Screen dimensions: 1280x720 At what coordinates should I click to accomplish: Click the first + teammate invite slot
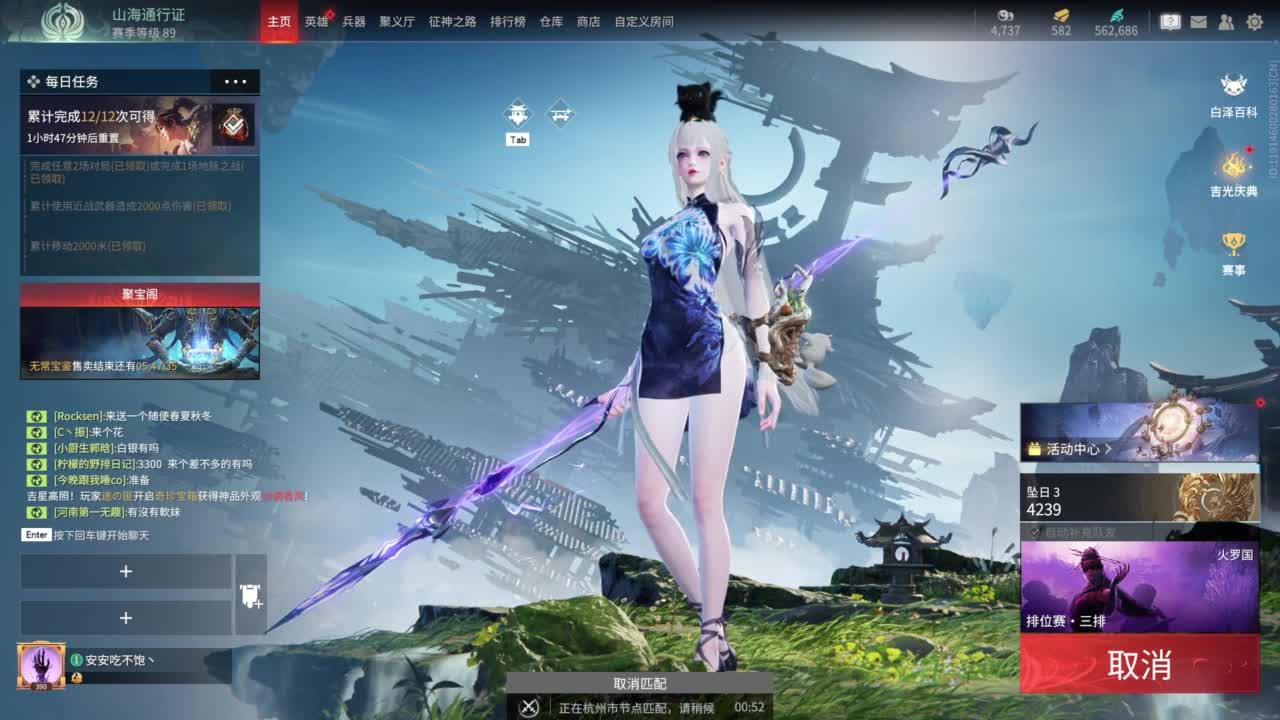126,571
